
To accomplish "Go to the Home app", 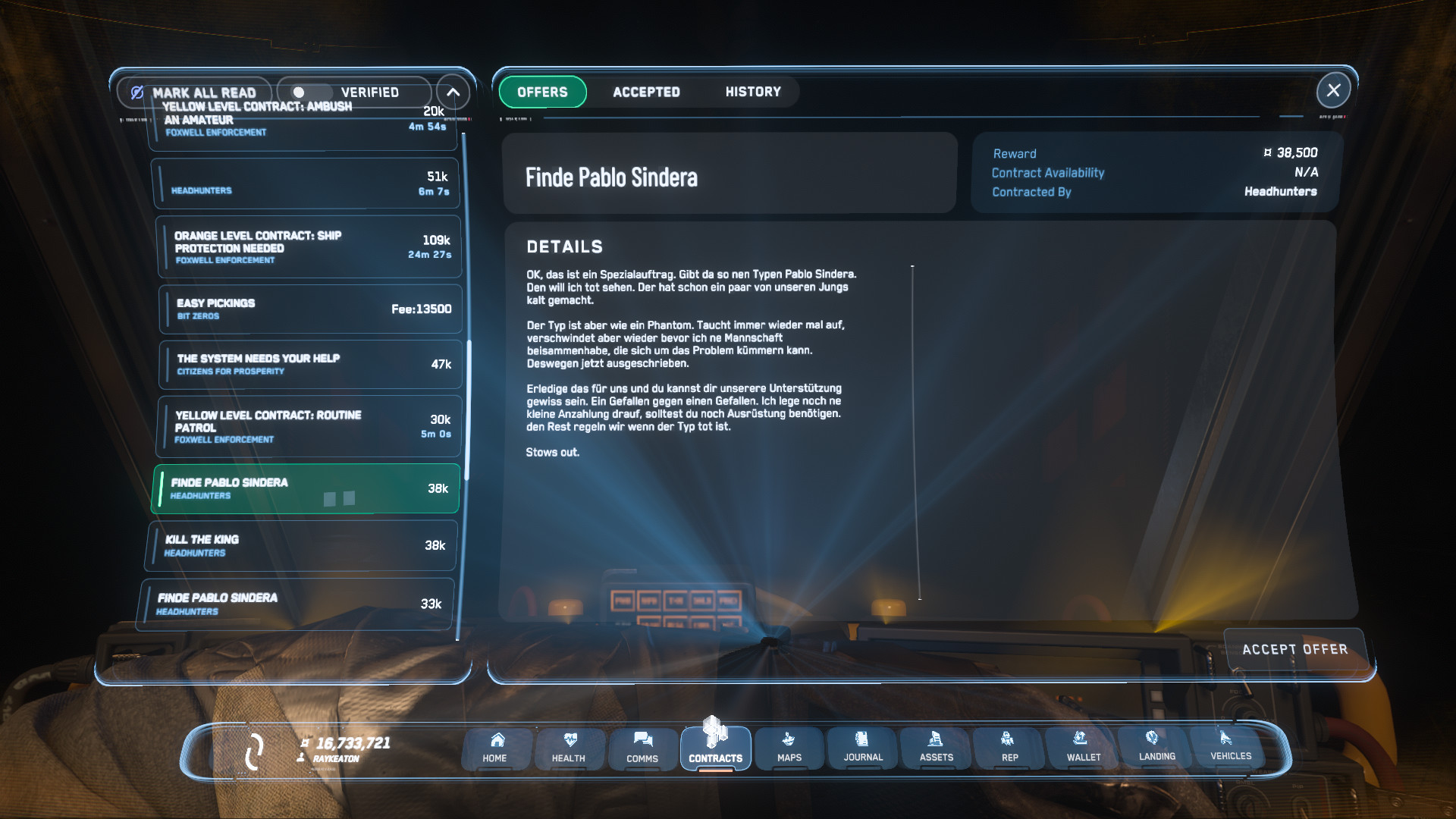I will (x=495, y=748).
